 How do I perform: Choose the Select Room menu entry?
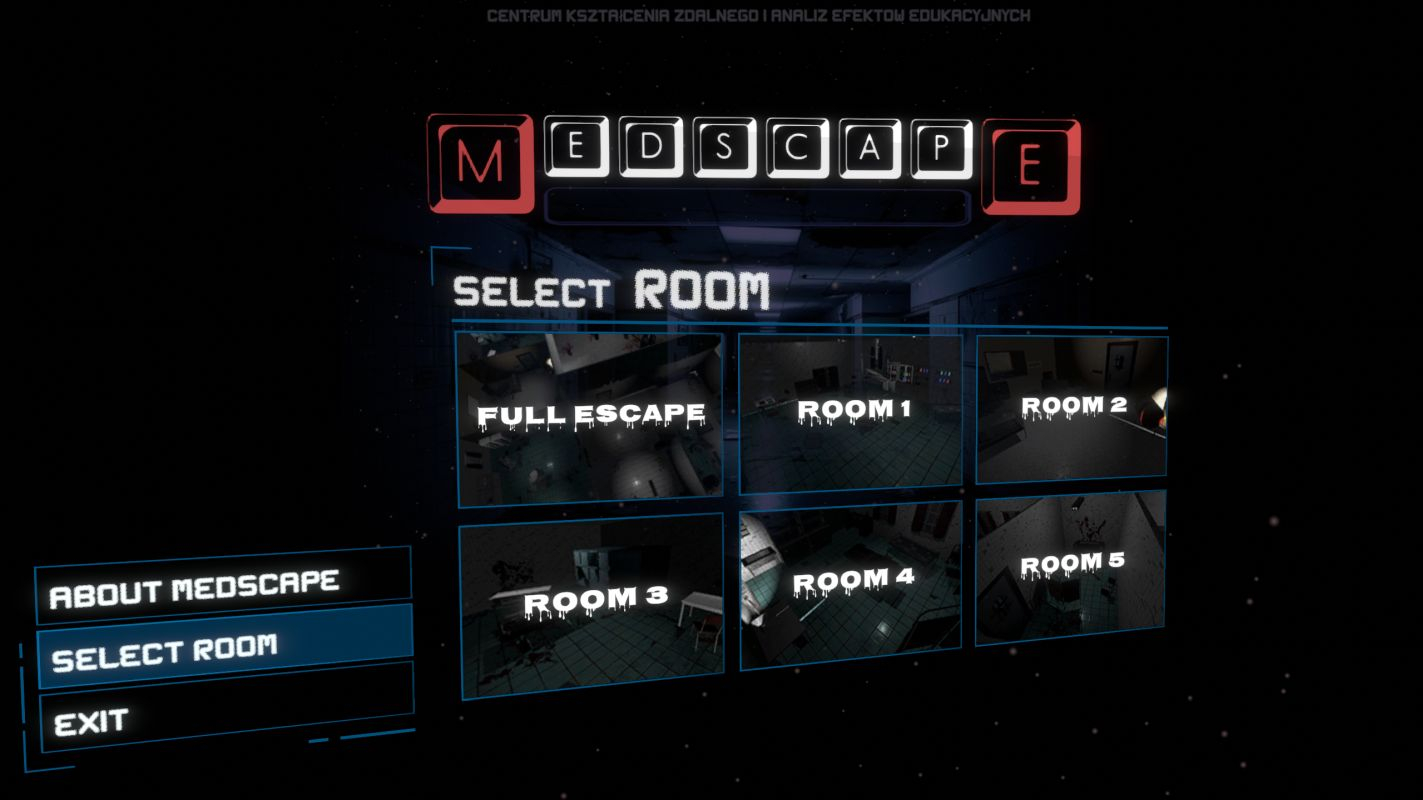pyautogui.click(x=225, y=650)
